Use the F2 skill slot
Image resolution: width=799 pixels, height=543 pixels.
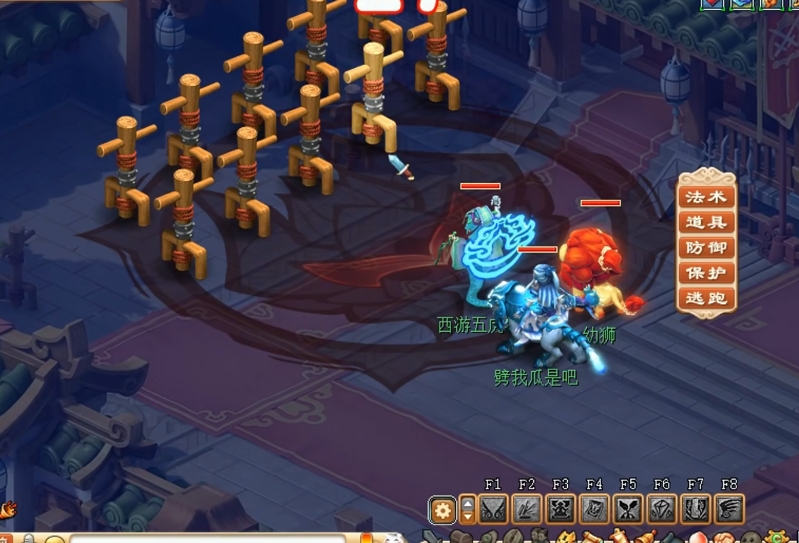pos(527,510)
